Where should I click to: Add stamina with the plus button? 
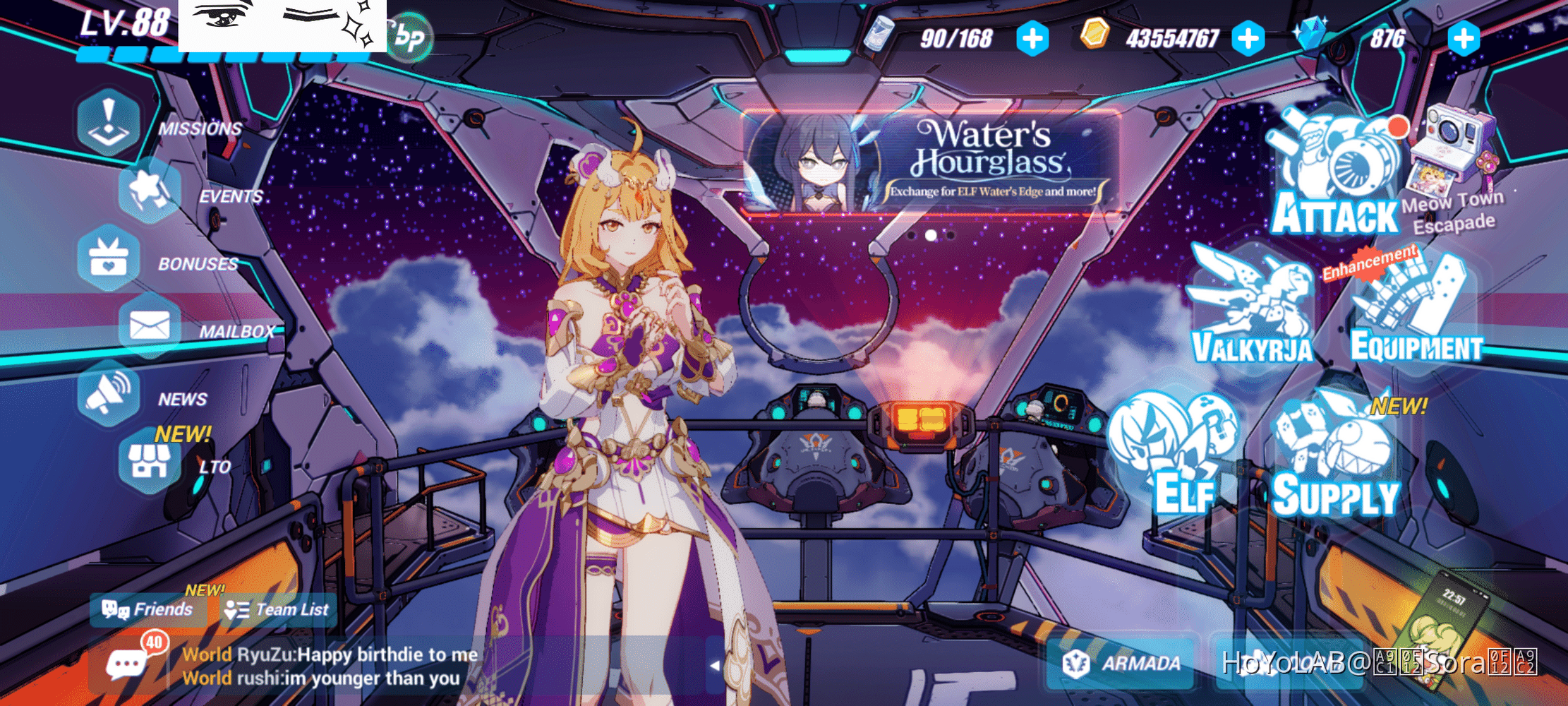(1032, 38)
